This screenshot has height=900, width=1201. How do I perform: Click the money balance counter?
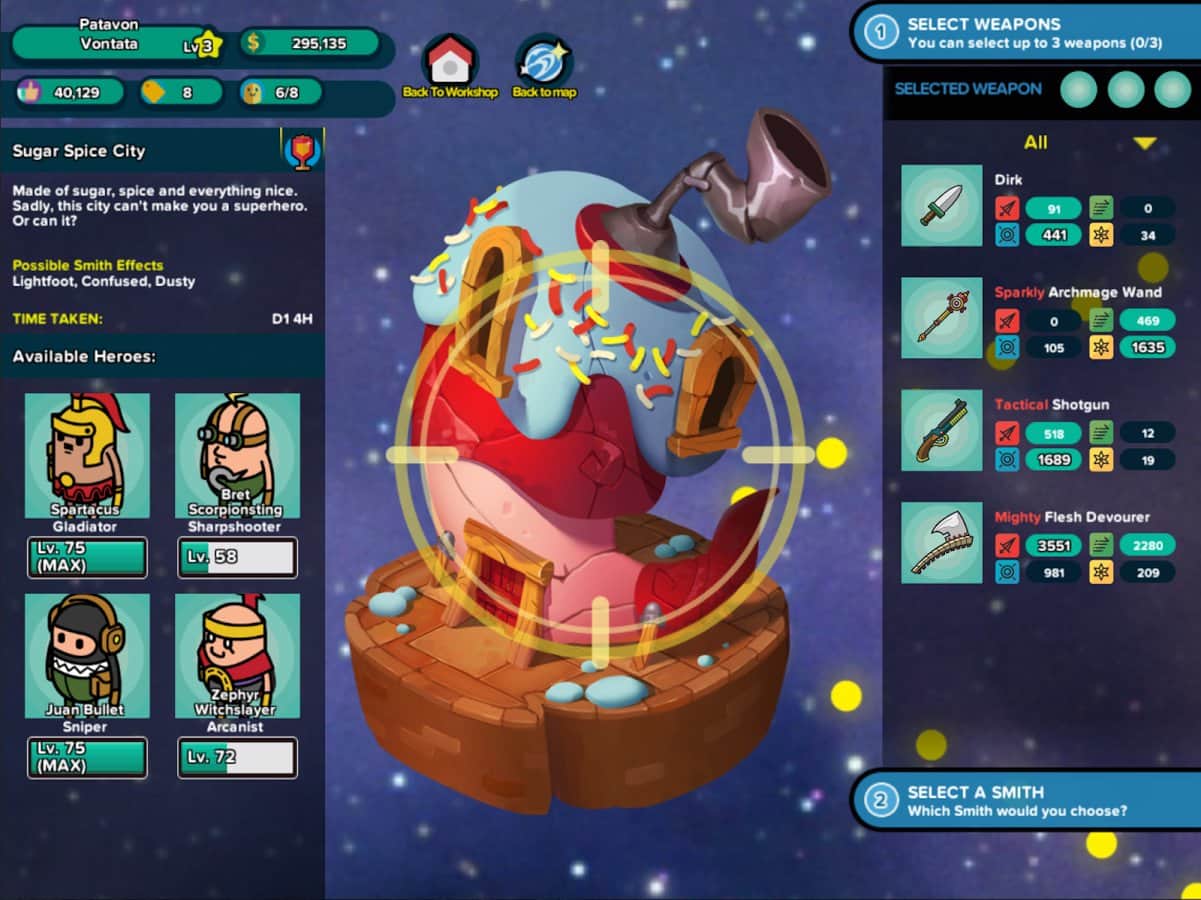[x=310, y=44]
